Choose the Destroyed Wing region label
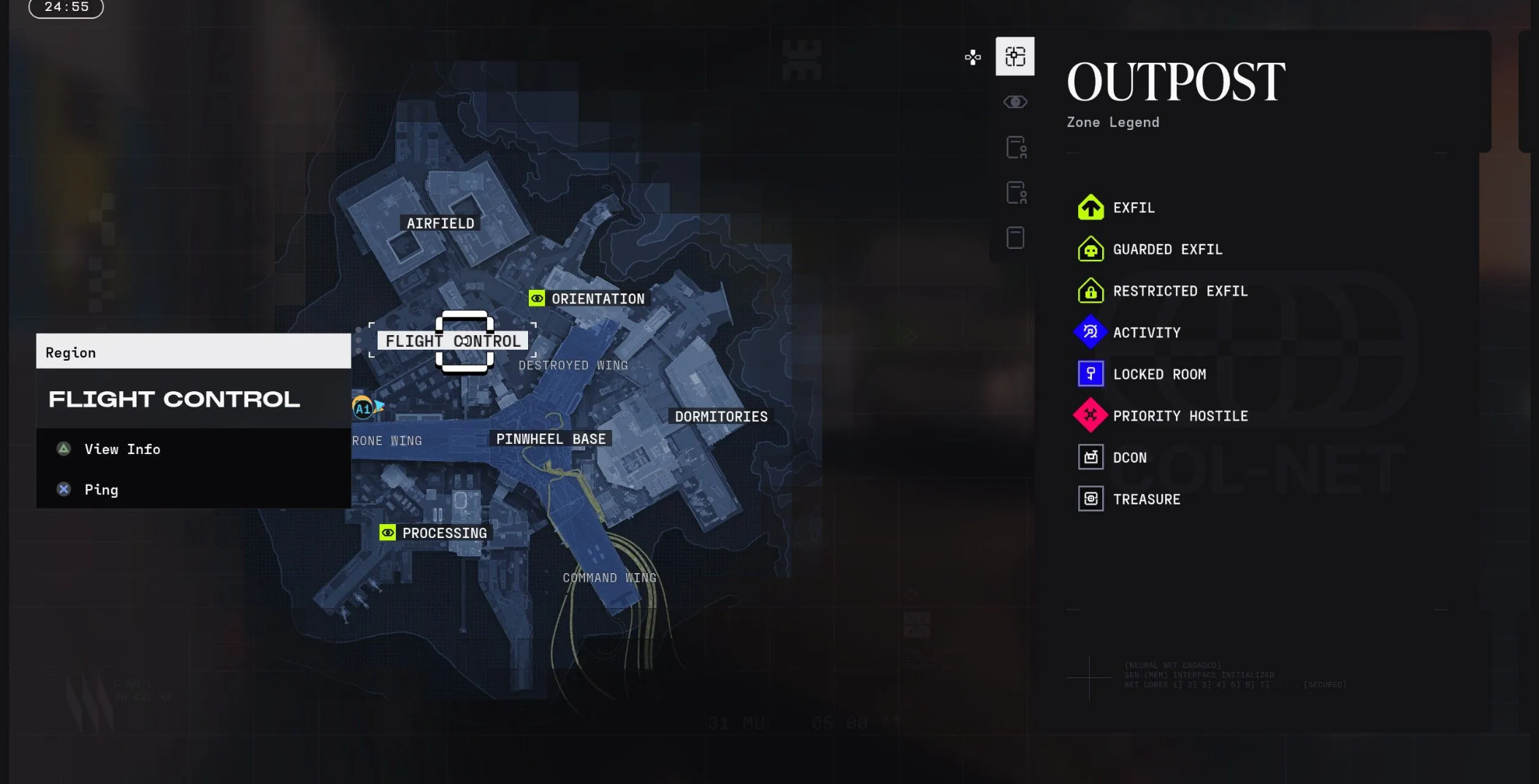Image resolution: width=1539 pixels, height=784 pixels. click(573, 365)
